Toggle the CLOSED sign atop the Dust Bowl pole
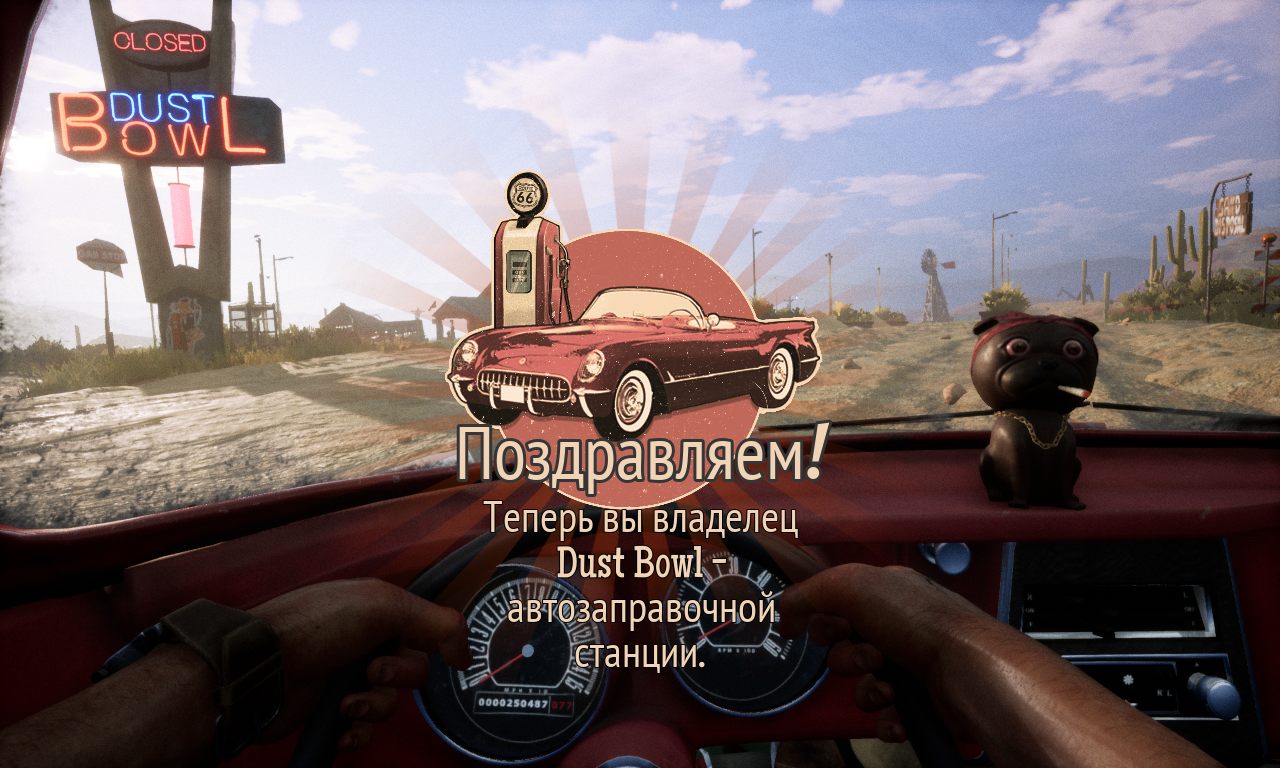The height and width of the screenshot is (768, 1280). tap(160, 42)
